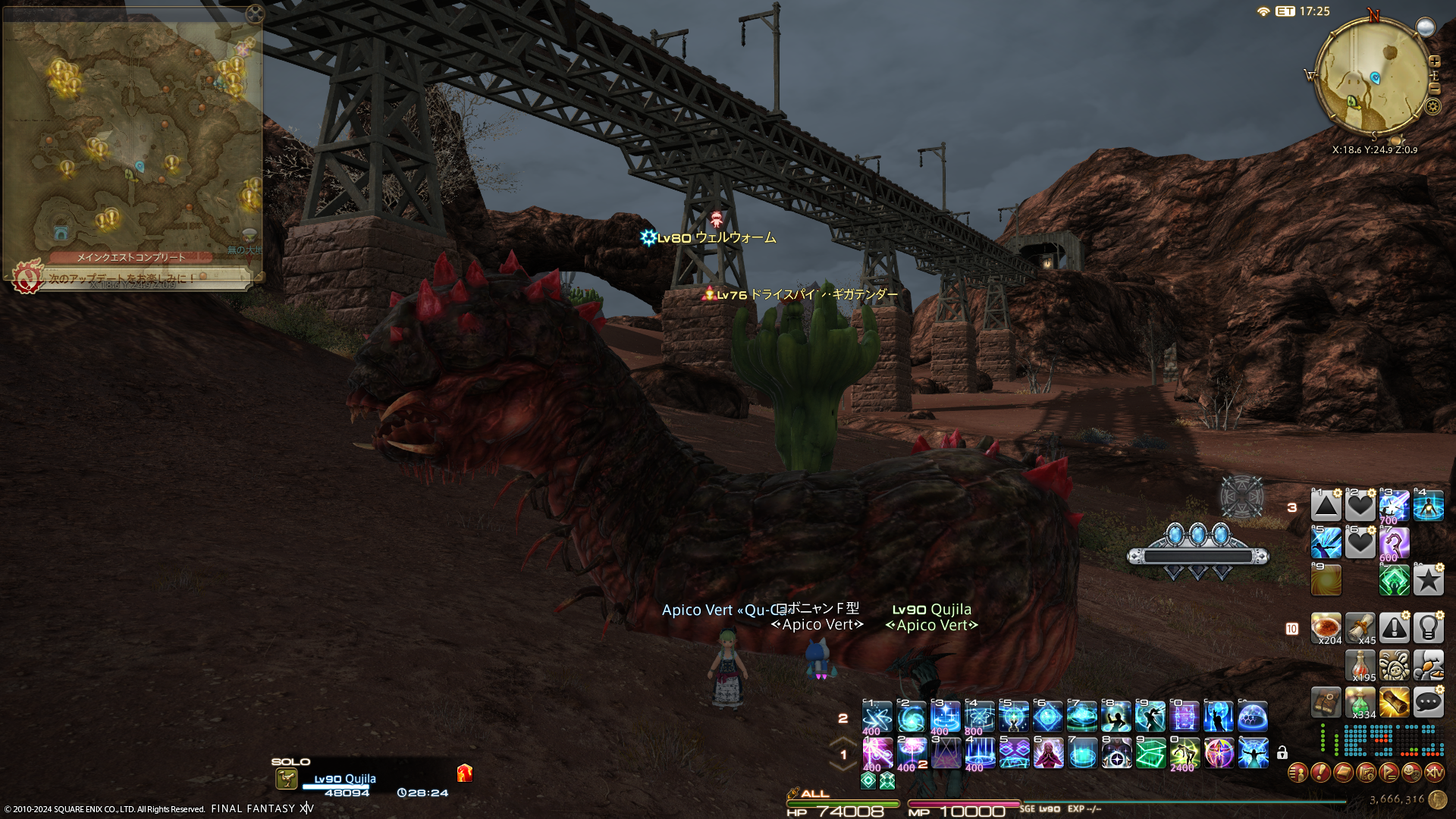Image resolution: width=1456 pixels, height=819 pixels.
Task: Use the food dish stacked x204
Action: pos(1326,628)
